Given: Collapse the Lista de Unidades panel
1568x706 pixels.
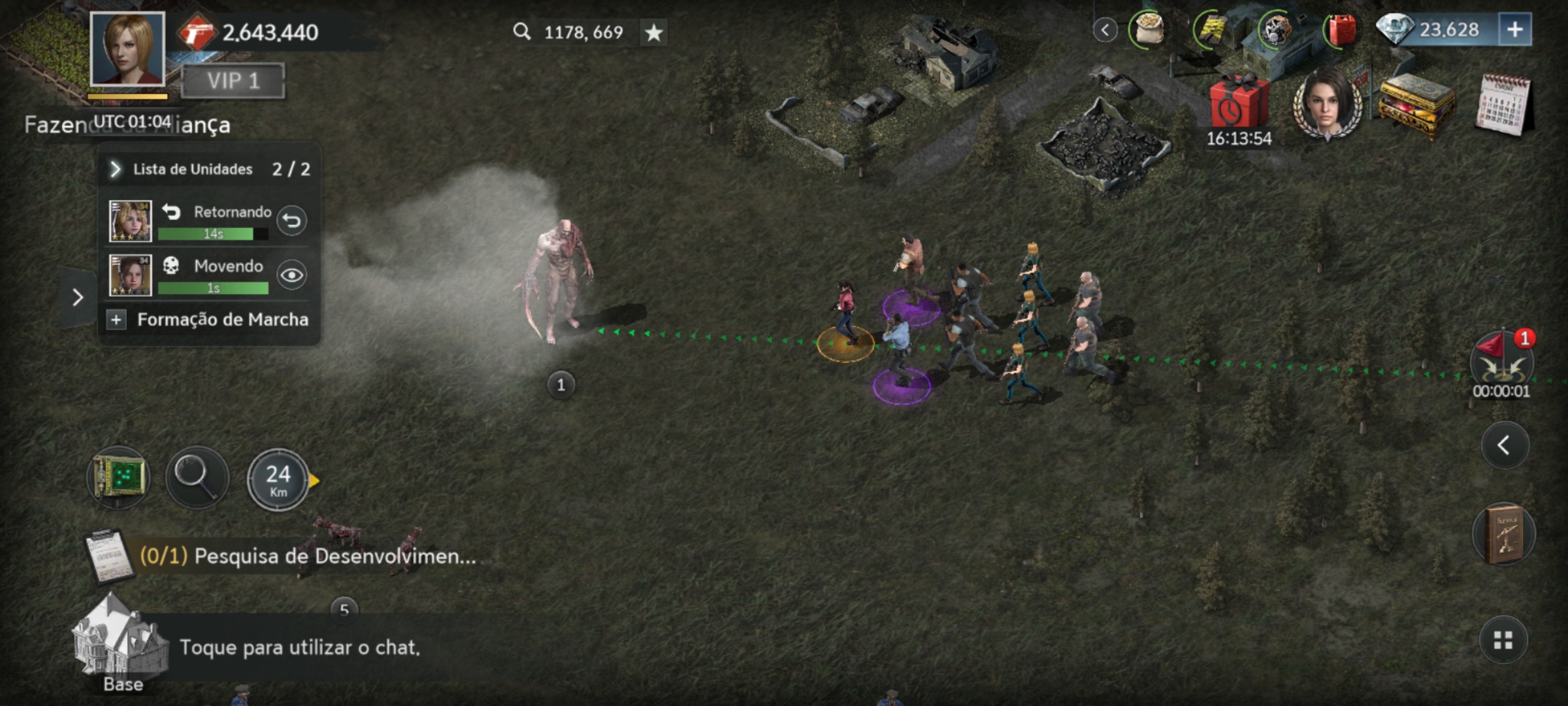Looking at the screenshot, I should (116, 169).
